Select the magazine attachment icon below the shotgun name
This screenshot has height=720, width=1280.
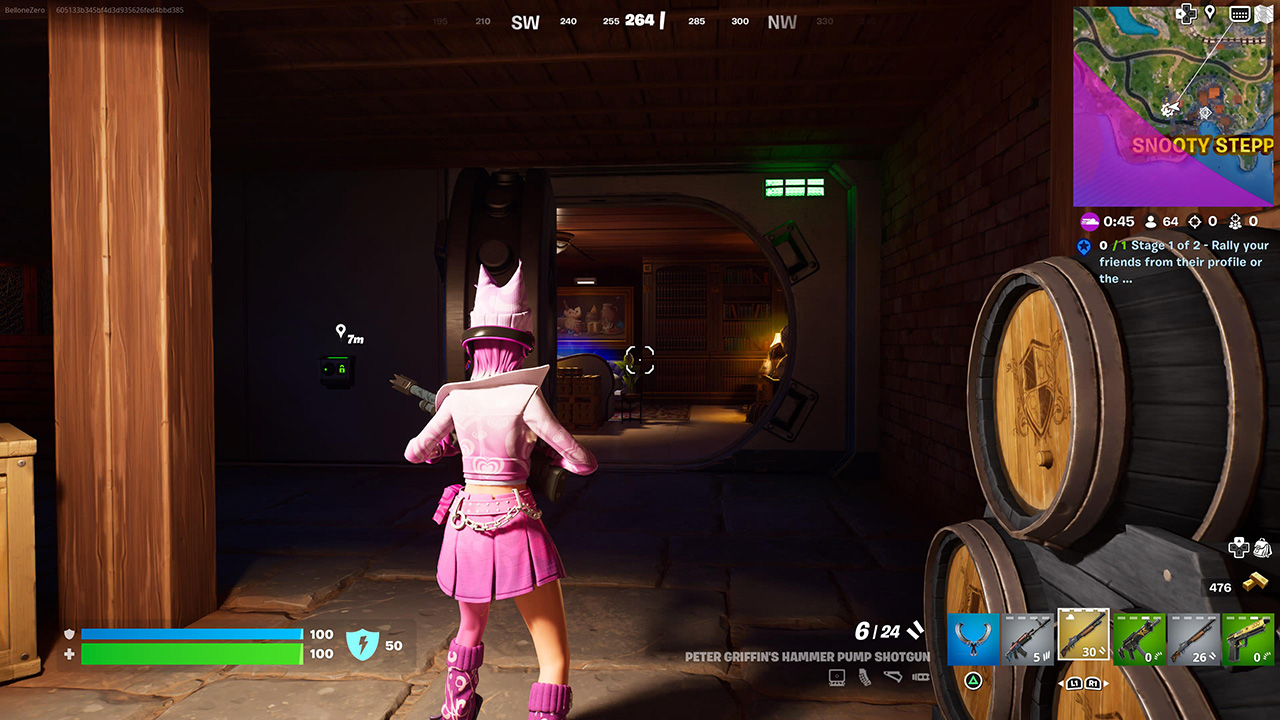pos(864,678)
